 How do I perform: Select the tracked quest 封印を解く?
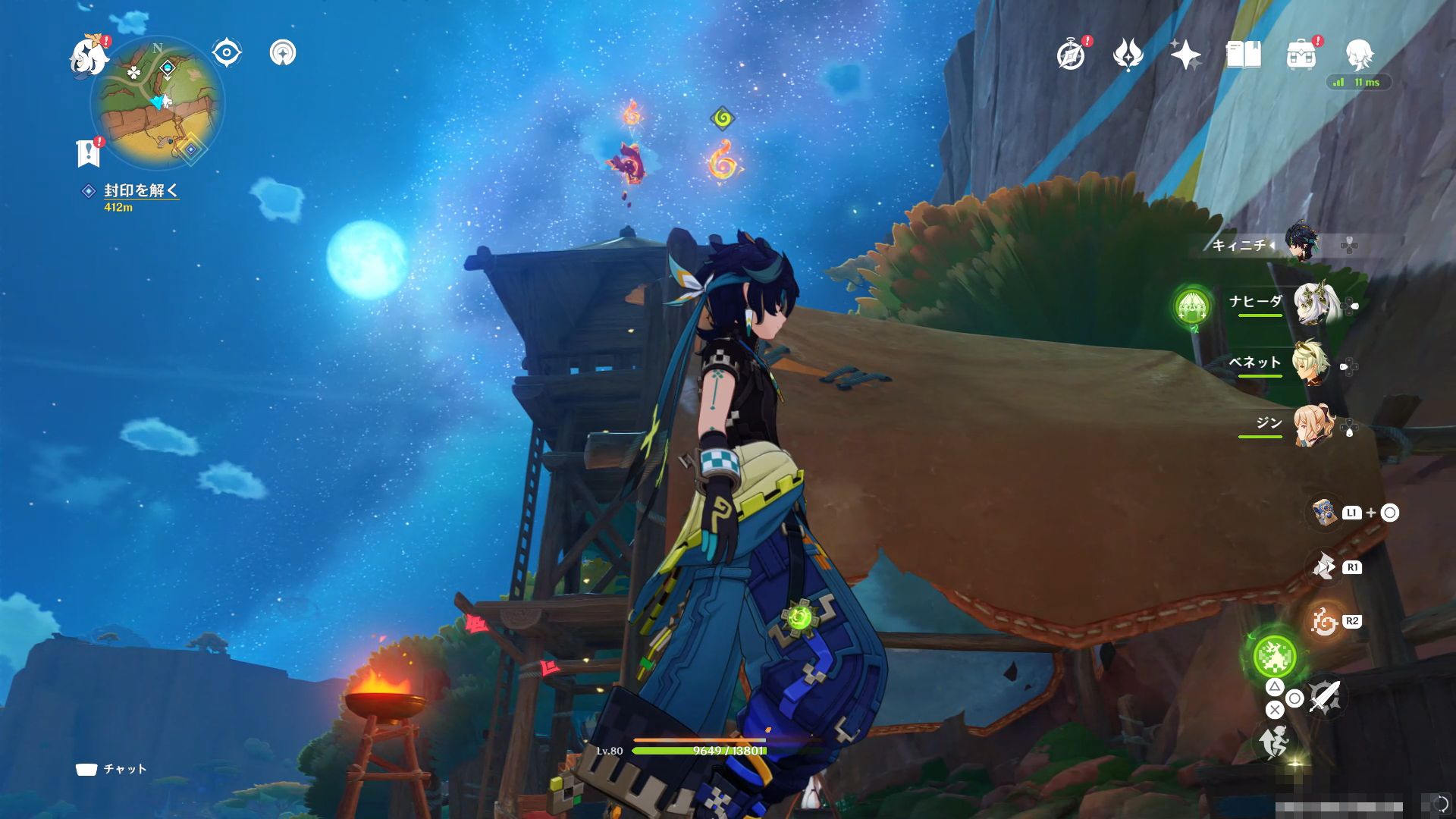[x=140, y=190]
